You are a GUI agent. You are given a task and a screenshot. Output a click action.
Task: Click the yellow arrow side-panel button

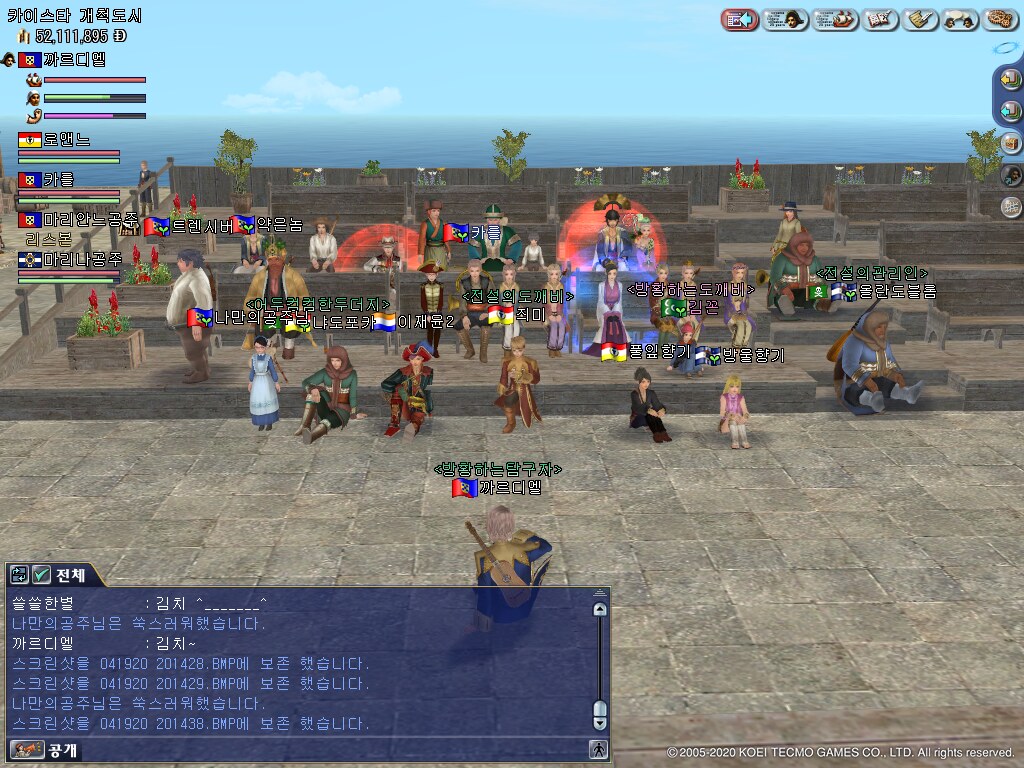coord(1011,82)
